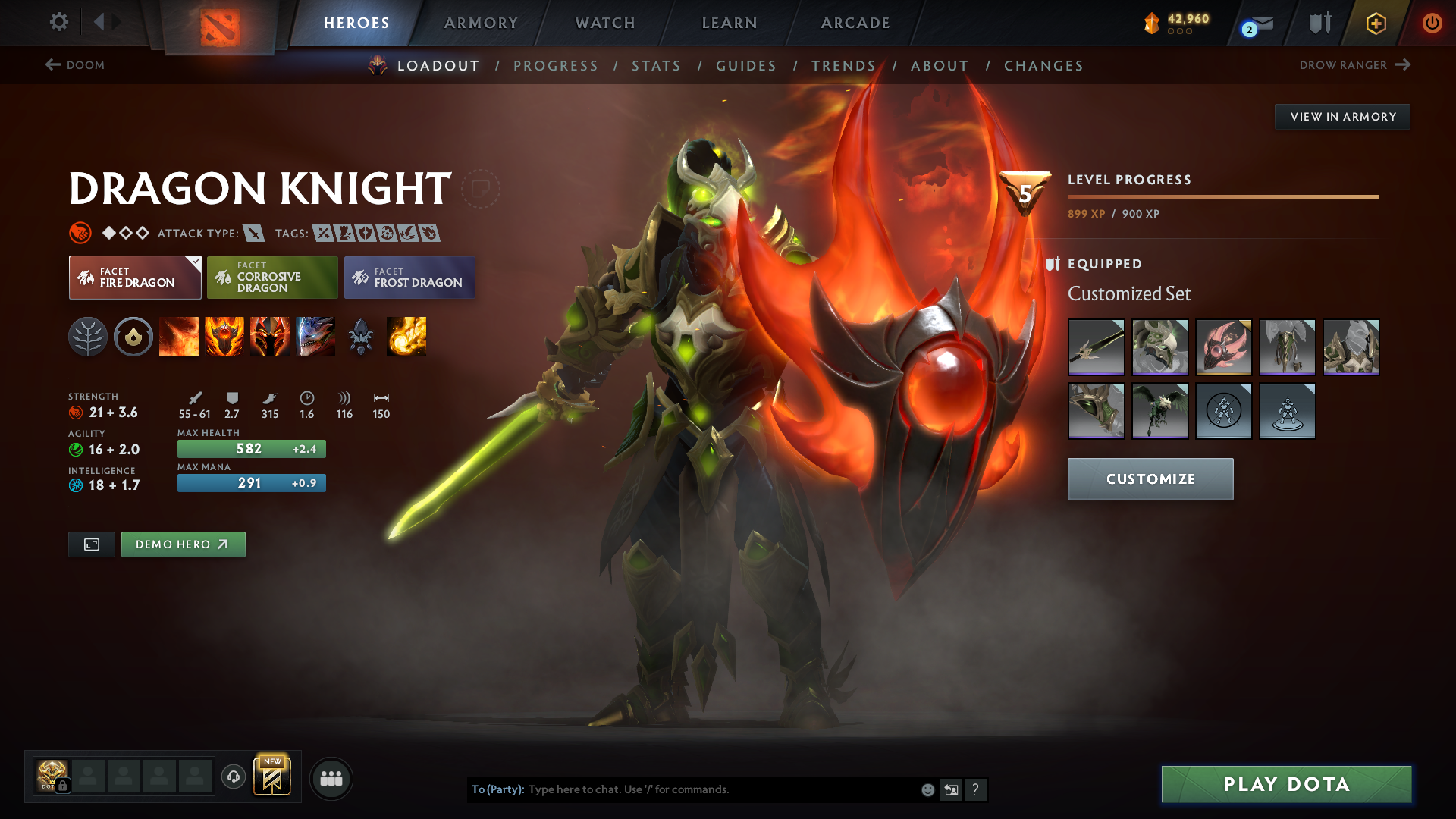Choose the Frost Dragon facet
Viewport: 1456px width, 819px height.
point(409,278)
